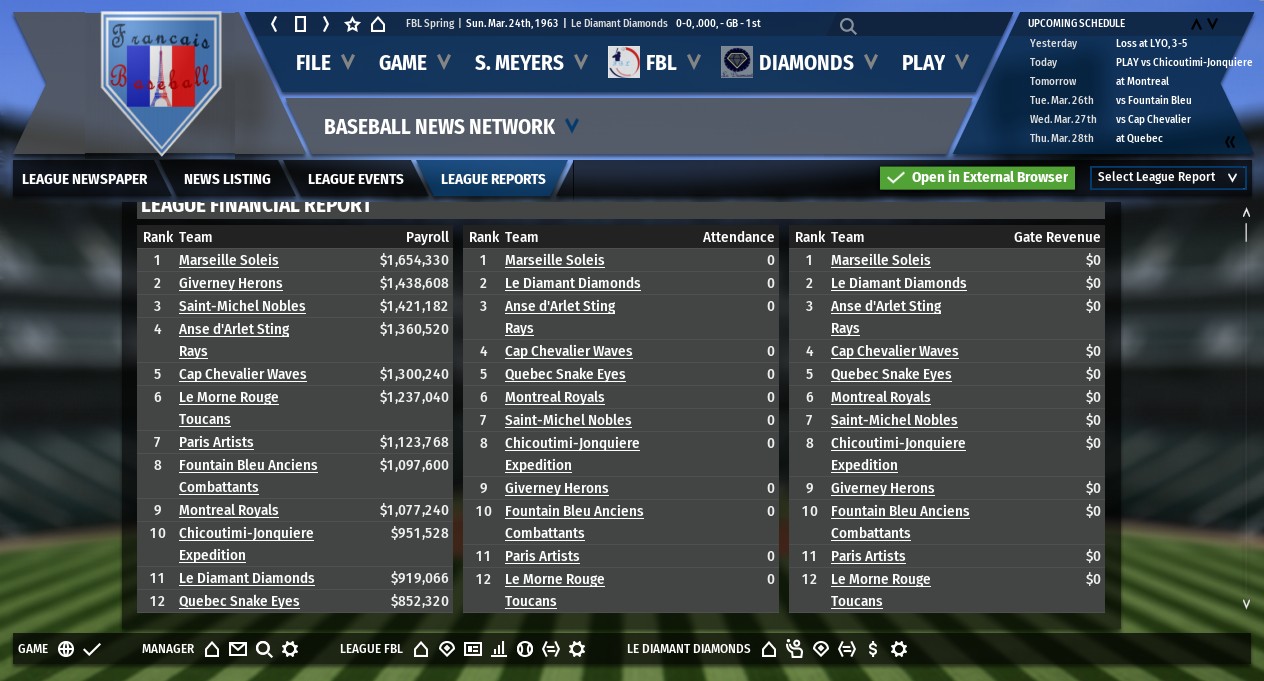This screenshot has width=1264, height=681.
Task: Open the Select League Report dropdown
Action: [1167, 178]
